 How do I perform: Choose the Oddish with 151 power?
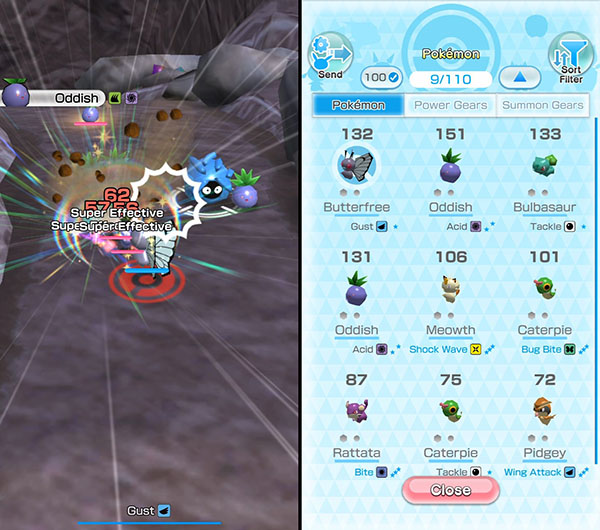point(450,171)
